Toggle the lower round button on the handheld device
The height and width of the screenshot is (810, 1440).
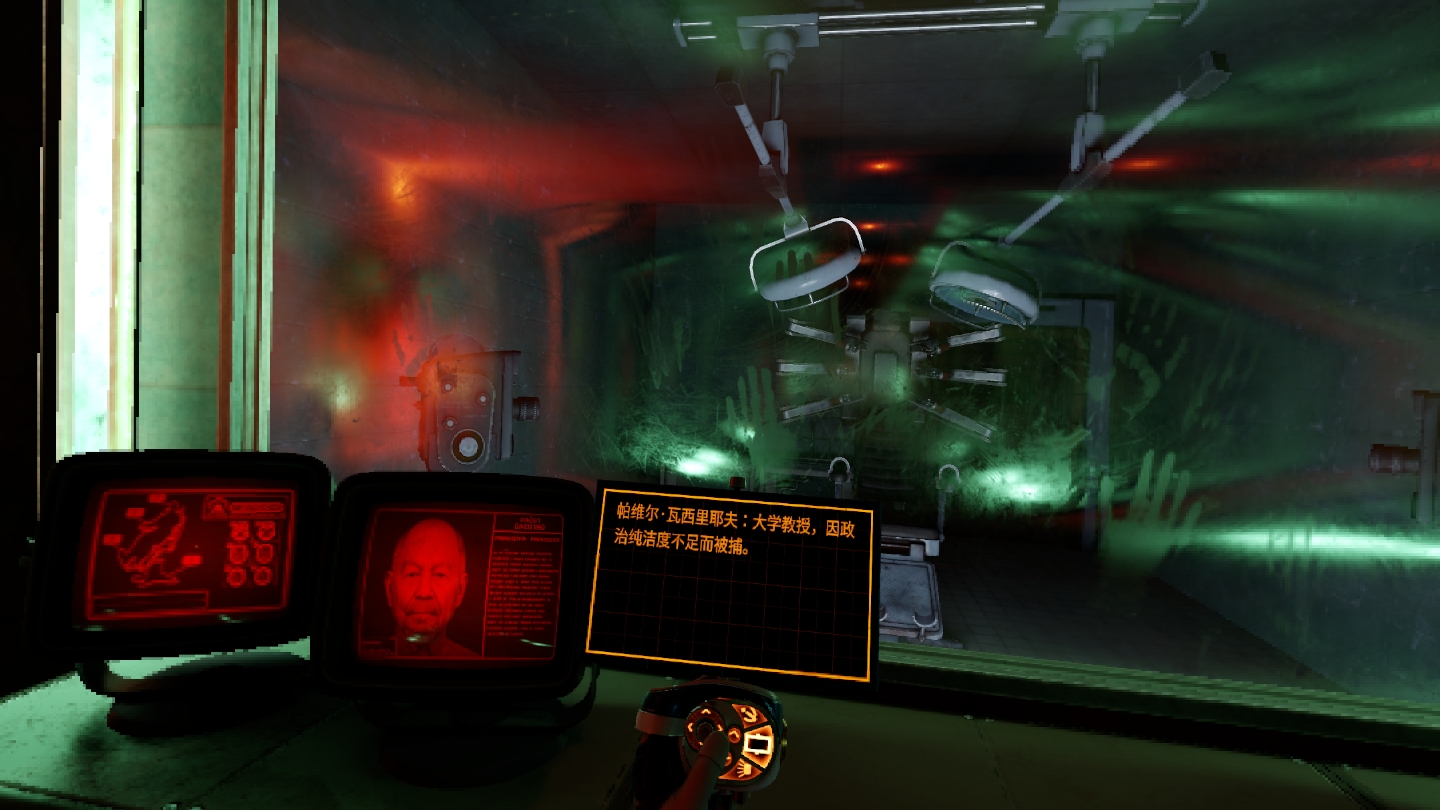click(729, 760)
